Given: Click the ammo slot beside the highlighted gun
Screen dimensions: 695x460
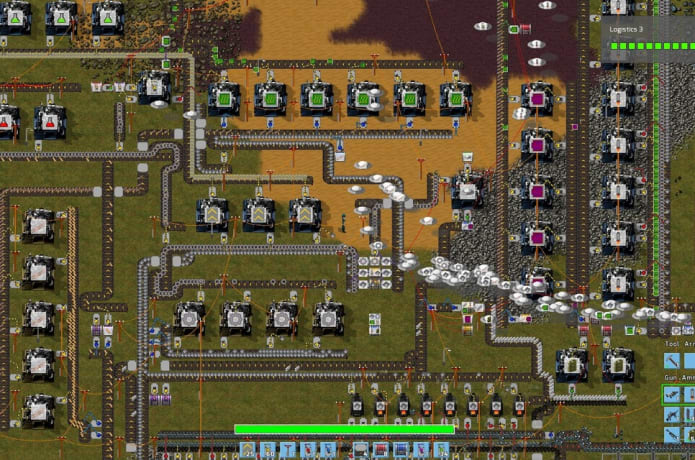Looking at the screenshot, I should click(689, 395).
